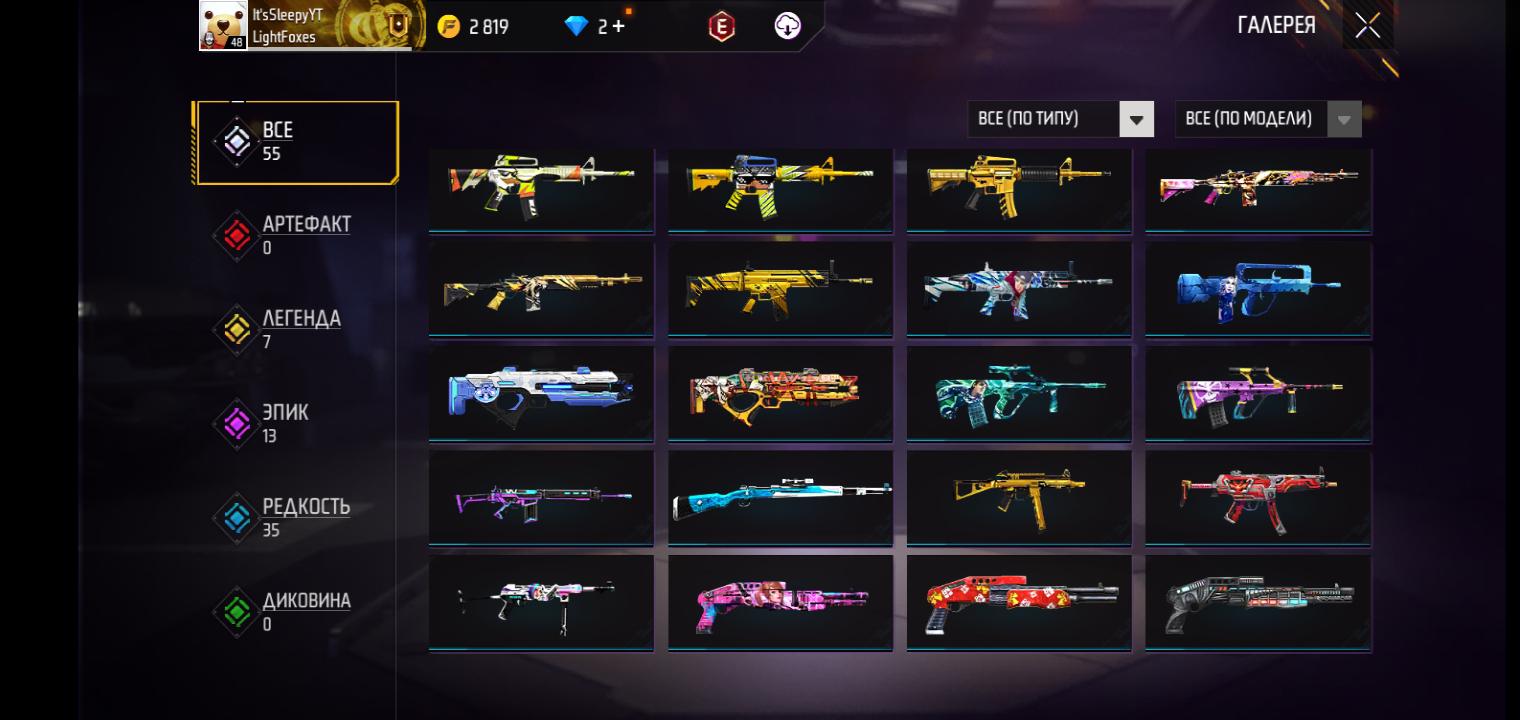1520x720 pixels.
Task: Open the red hexagon E icon
Action: point(721,27)
